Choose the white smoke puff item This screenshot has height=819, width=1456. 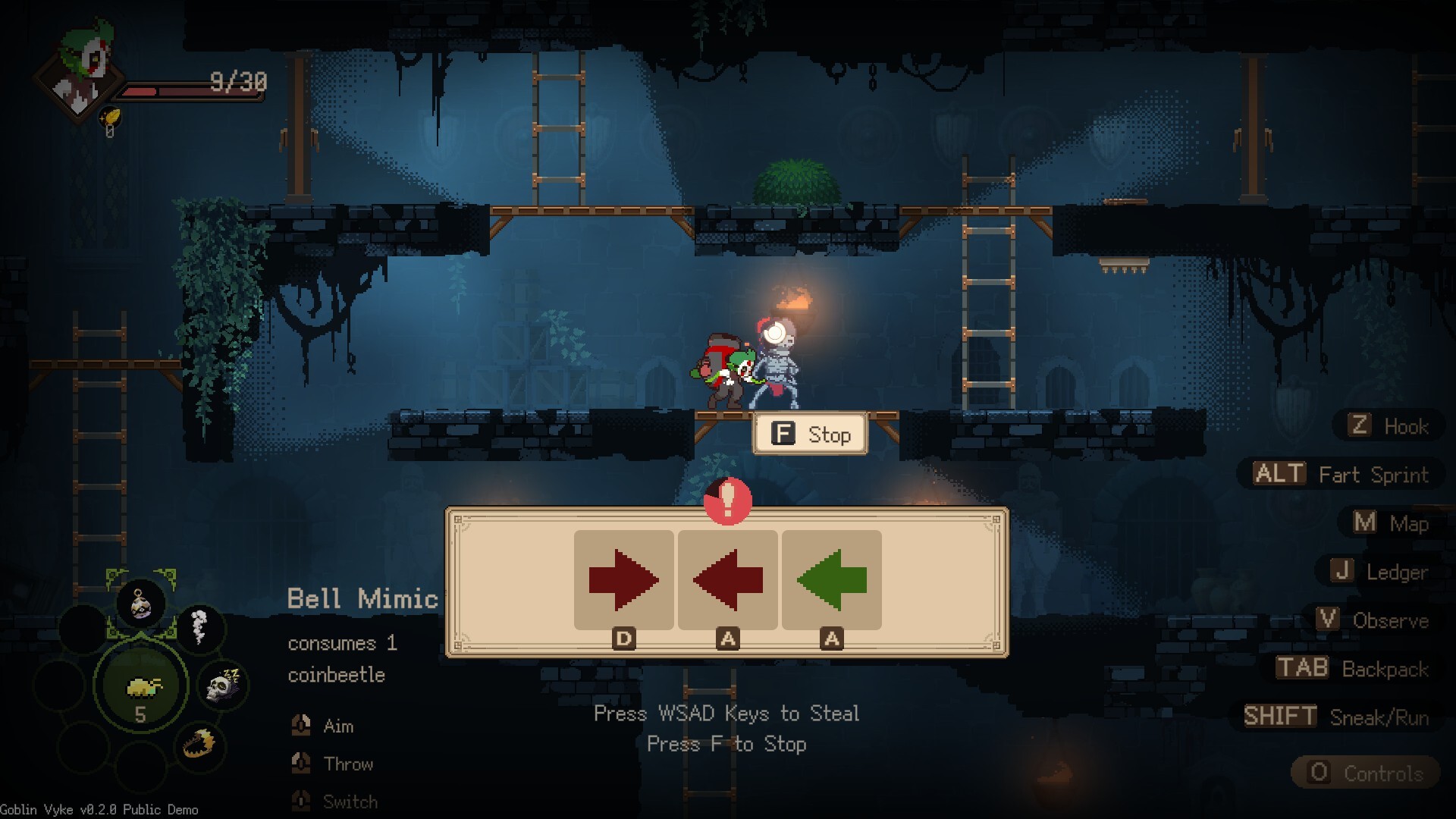point(199,628)
